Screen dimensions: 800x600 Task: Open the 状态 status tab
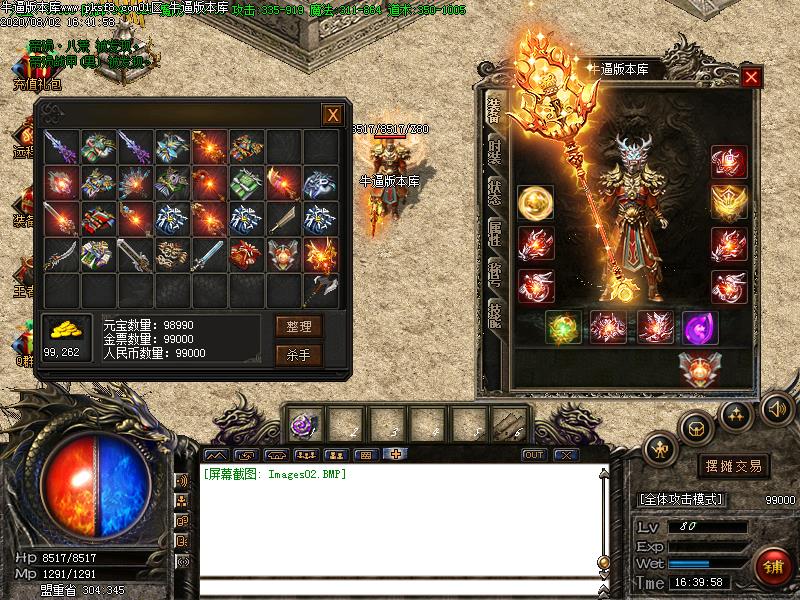(494, 191)
